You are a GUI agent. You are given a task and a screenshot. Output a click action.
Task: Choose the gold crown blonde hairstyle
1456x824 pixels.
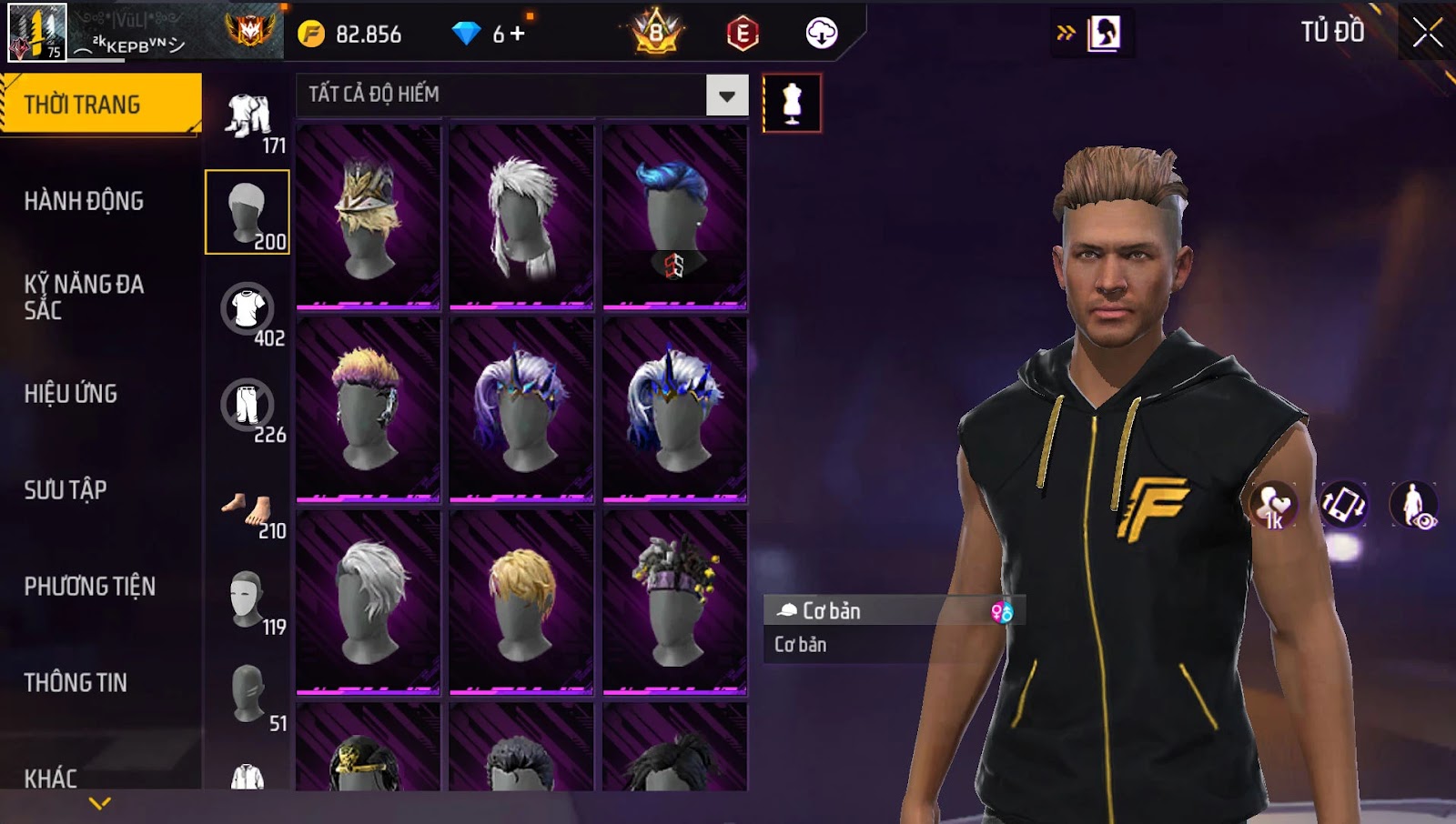pos(368,217)
